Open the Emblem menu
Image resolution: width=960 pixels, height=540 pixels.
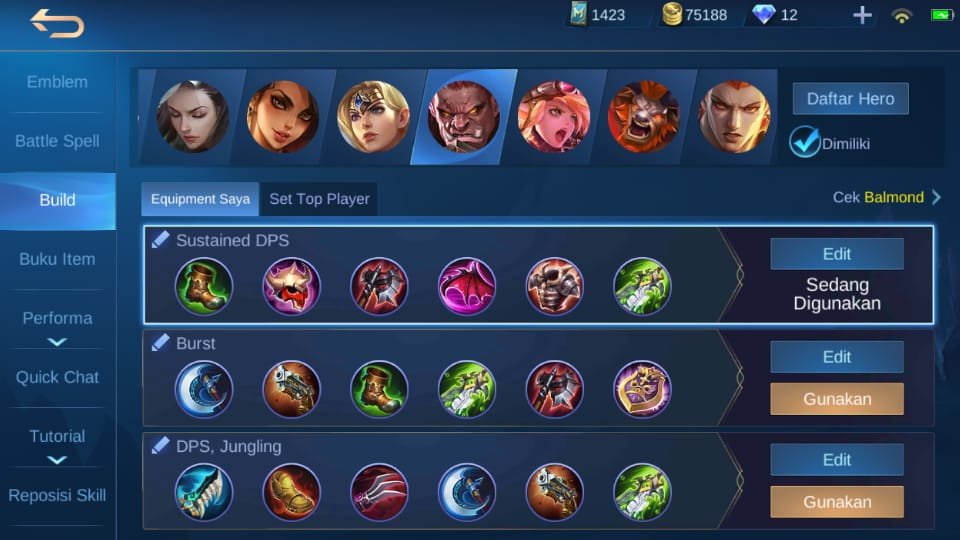(x=57, y=82)
